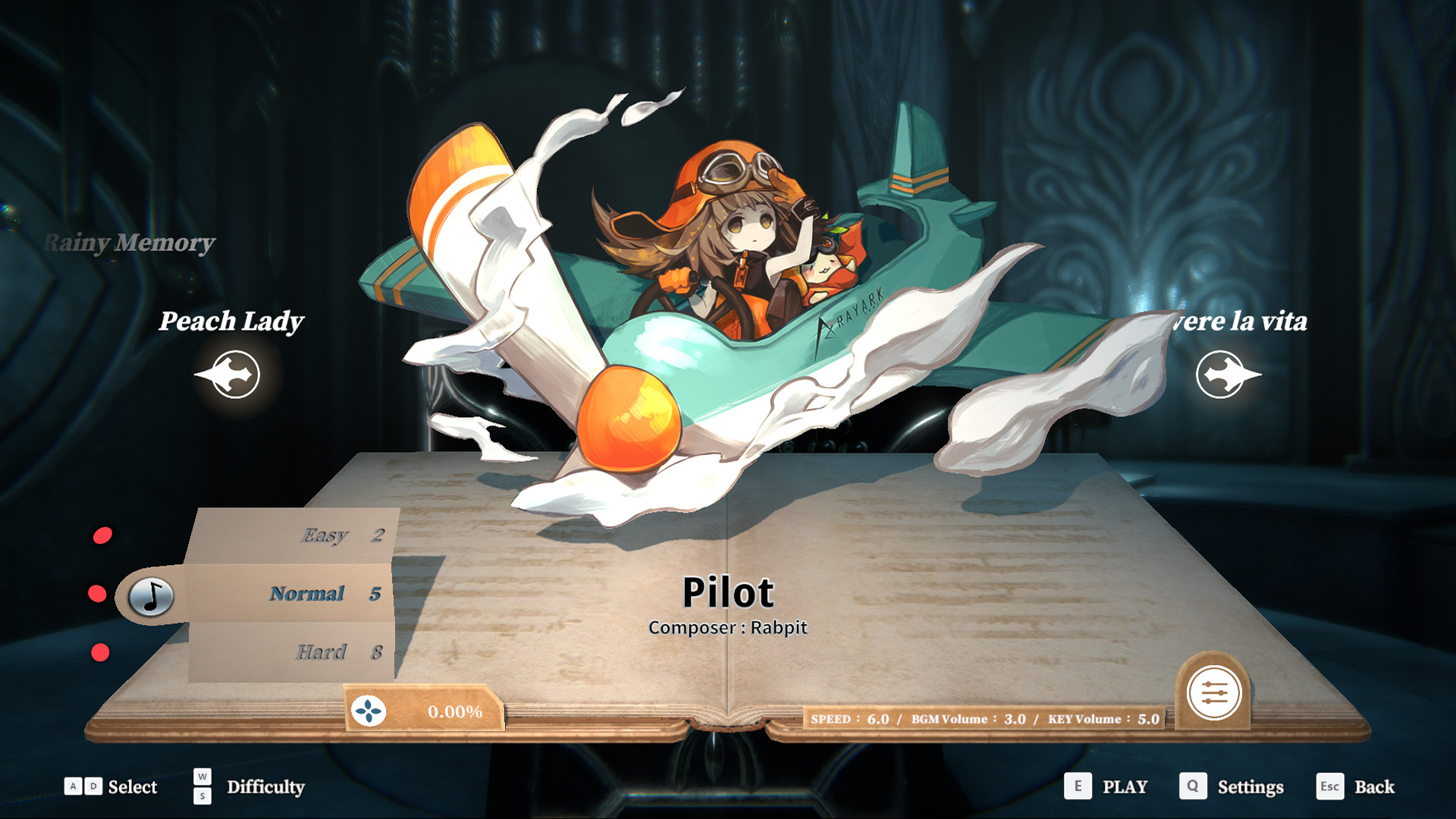This screenshot has width=1456, height=819.
Task: Expand the Easy difficulty tab
Action: pyautogui.click(x=326, y=535)
